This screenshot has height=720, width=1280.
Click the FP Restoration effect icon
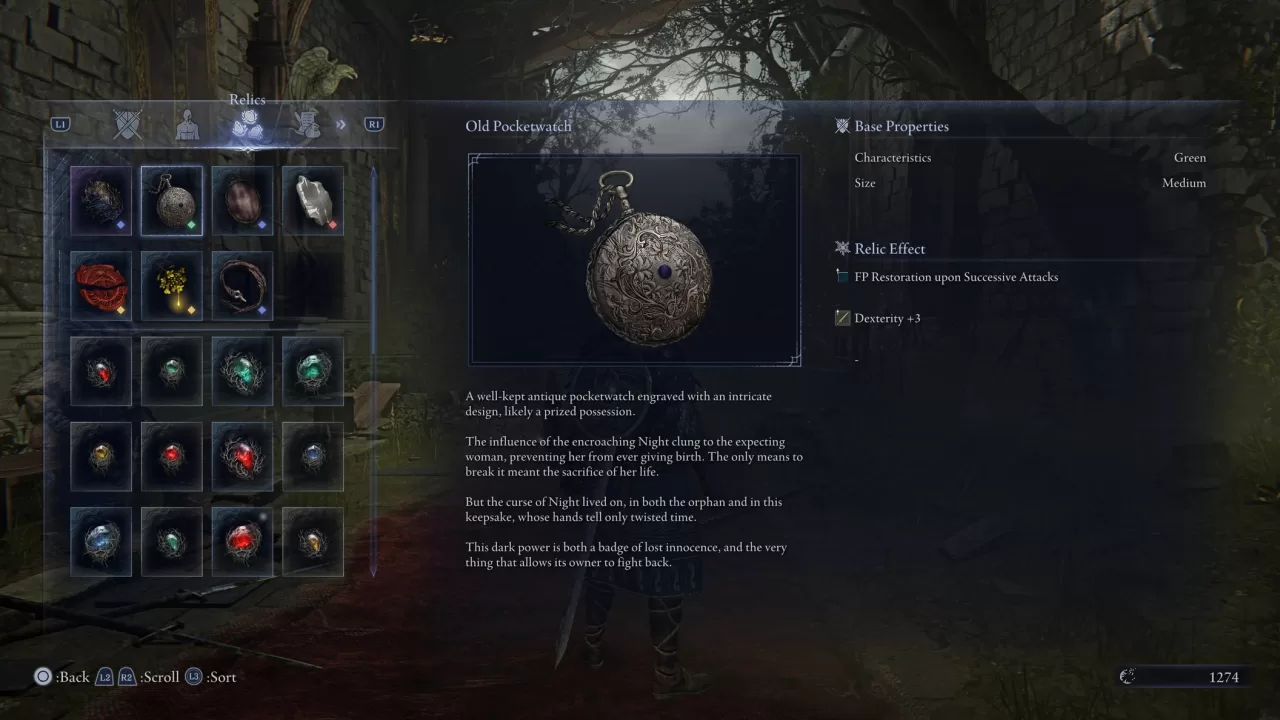pyautogui.click(x=841, y=277)
